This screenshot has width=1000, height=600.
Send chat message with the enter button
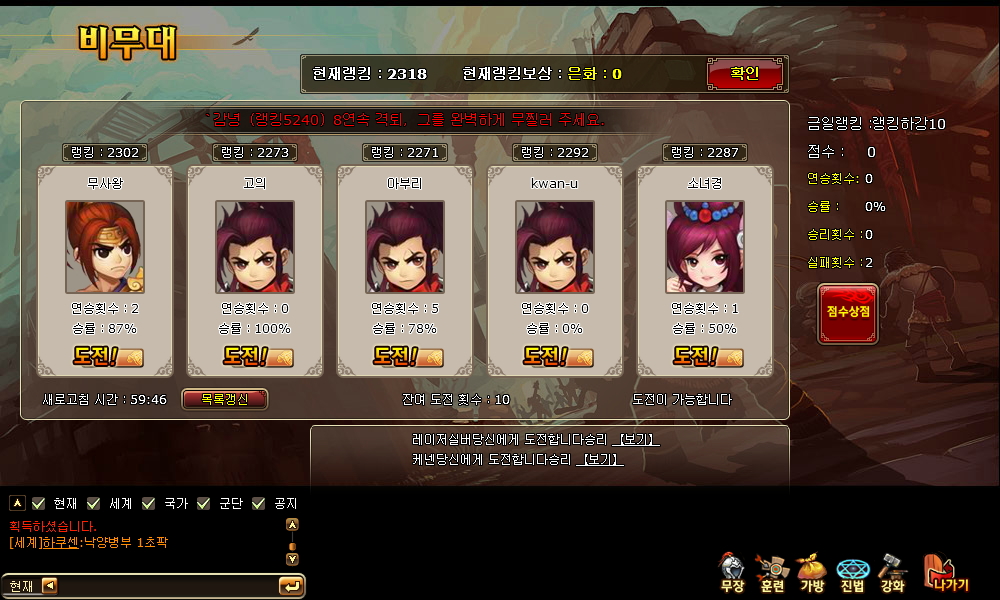[x=291, y=586]
